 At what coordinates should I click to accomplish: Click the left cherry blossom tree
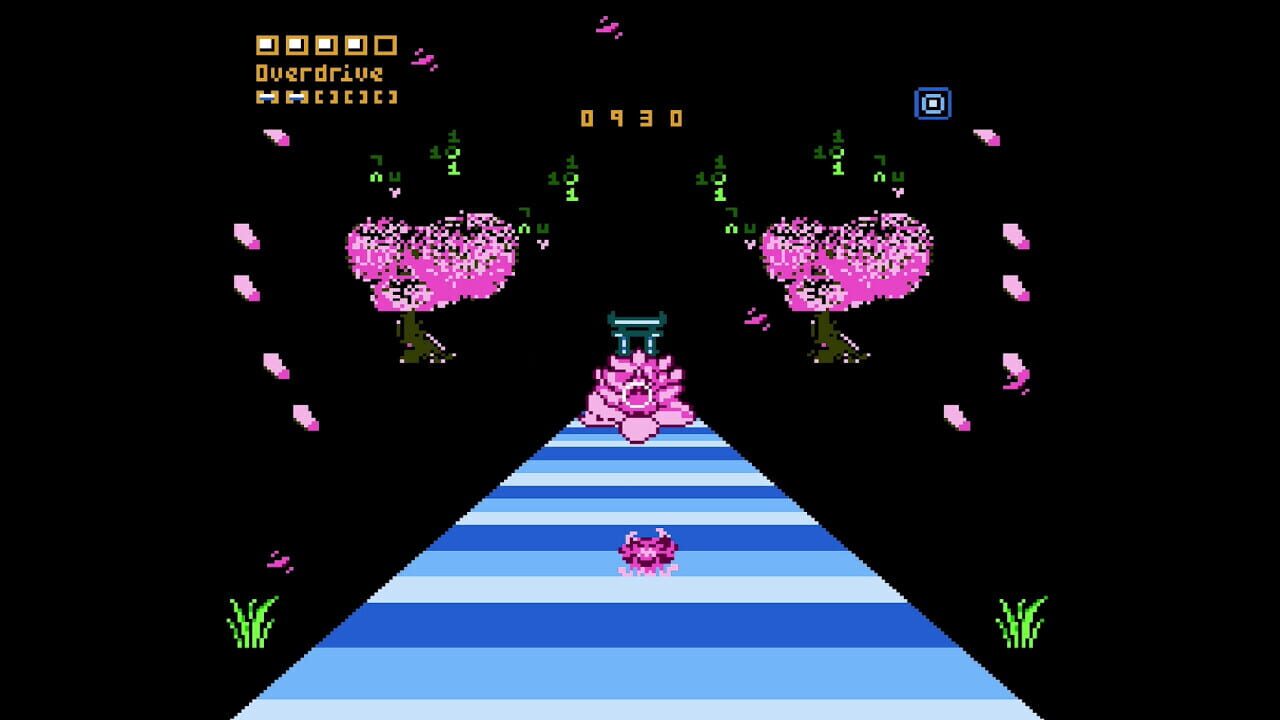[430, 260]
